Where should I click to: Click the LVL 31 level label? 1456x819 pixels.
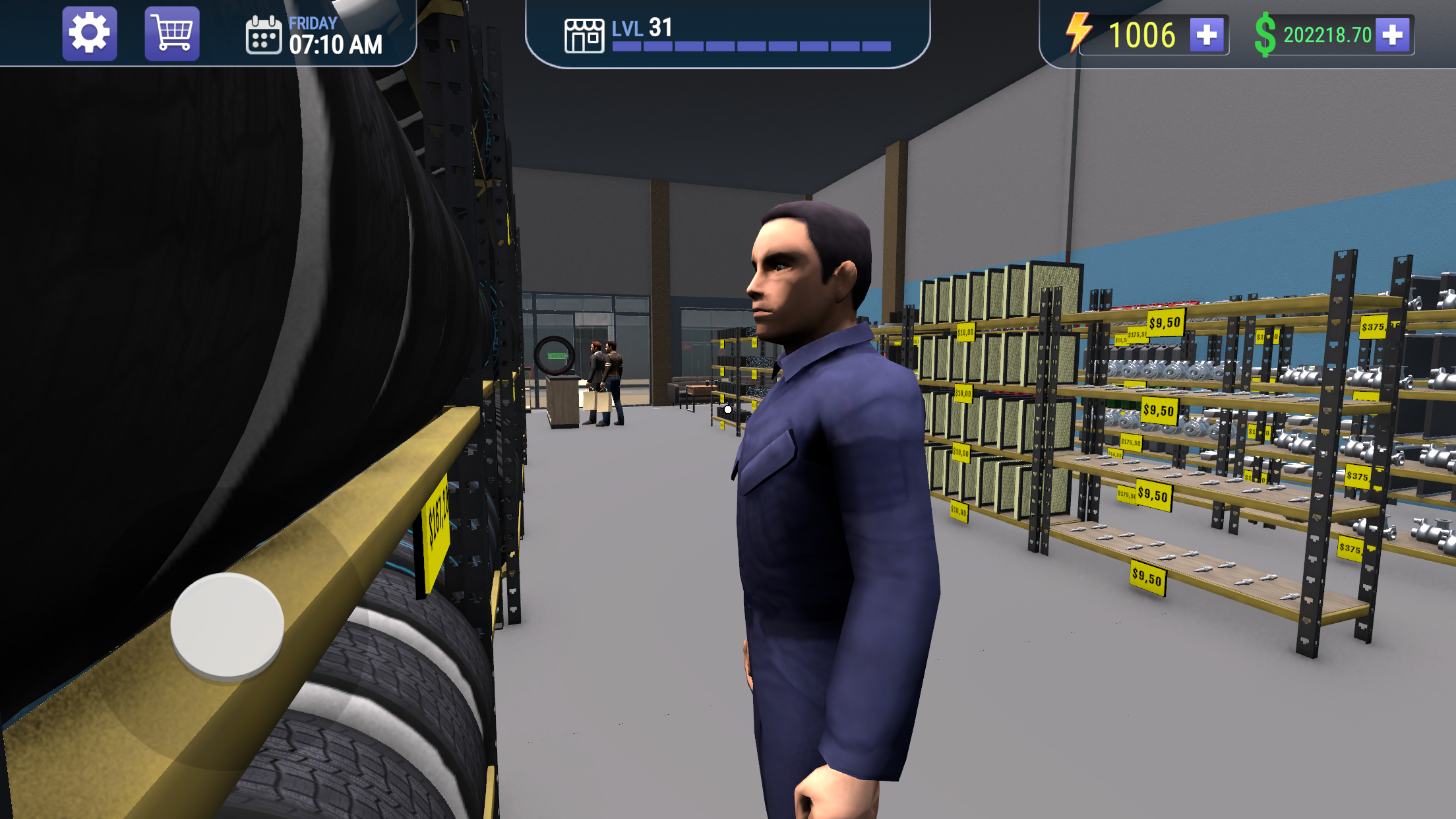[x=641, y=29]
